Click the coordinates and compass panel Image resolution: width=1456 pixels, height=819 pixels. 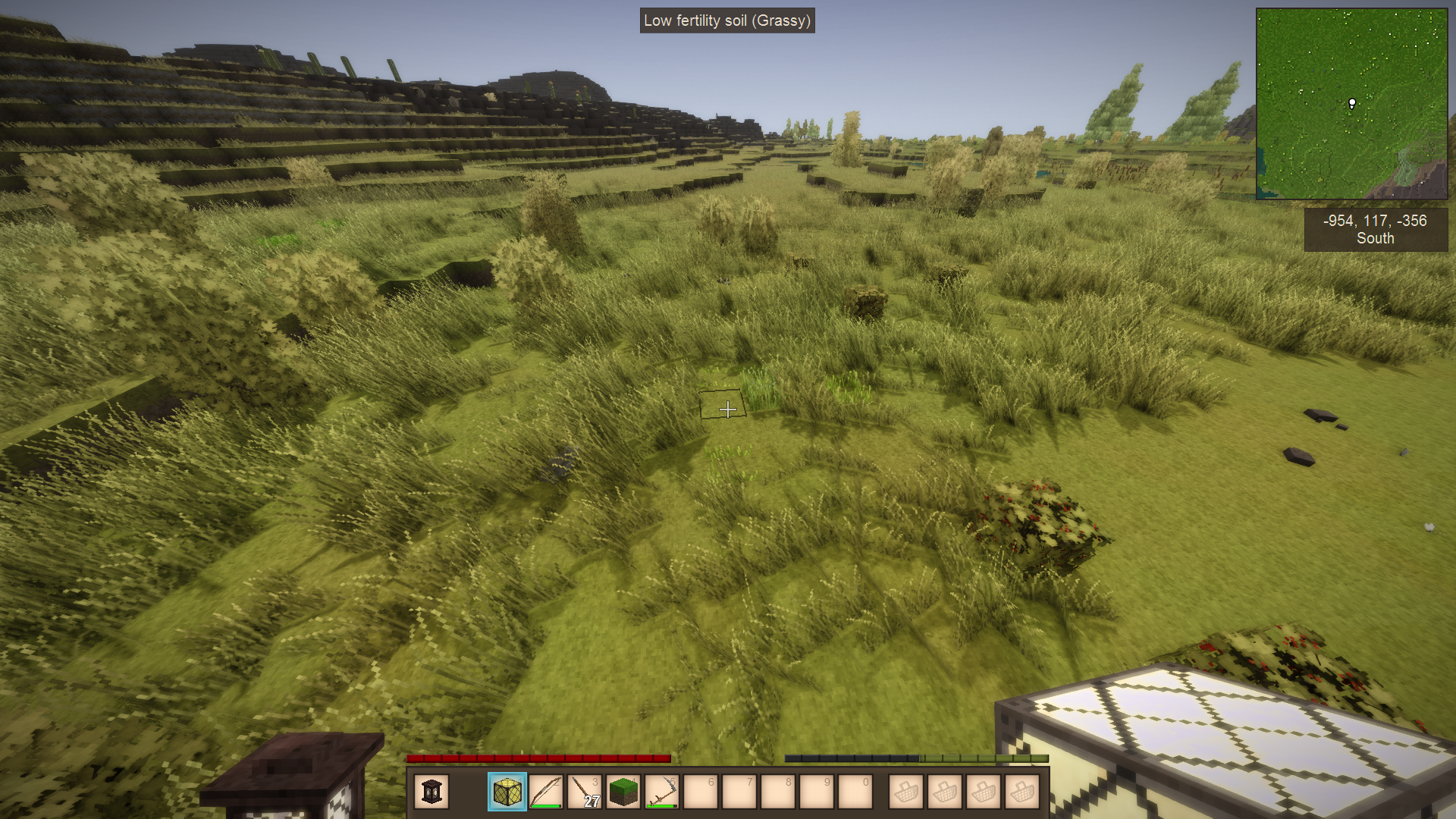(1375, 229)
